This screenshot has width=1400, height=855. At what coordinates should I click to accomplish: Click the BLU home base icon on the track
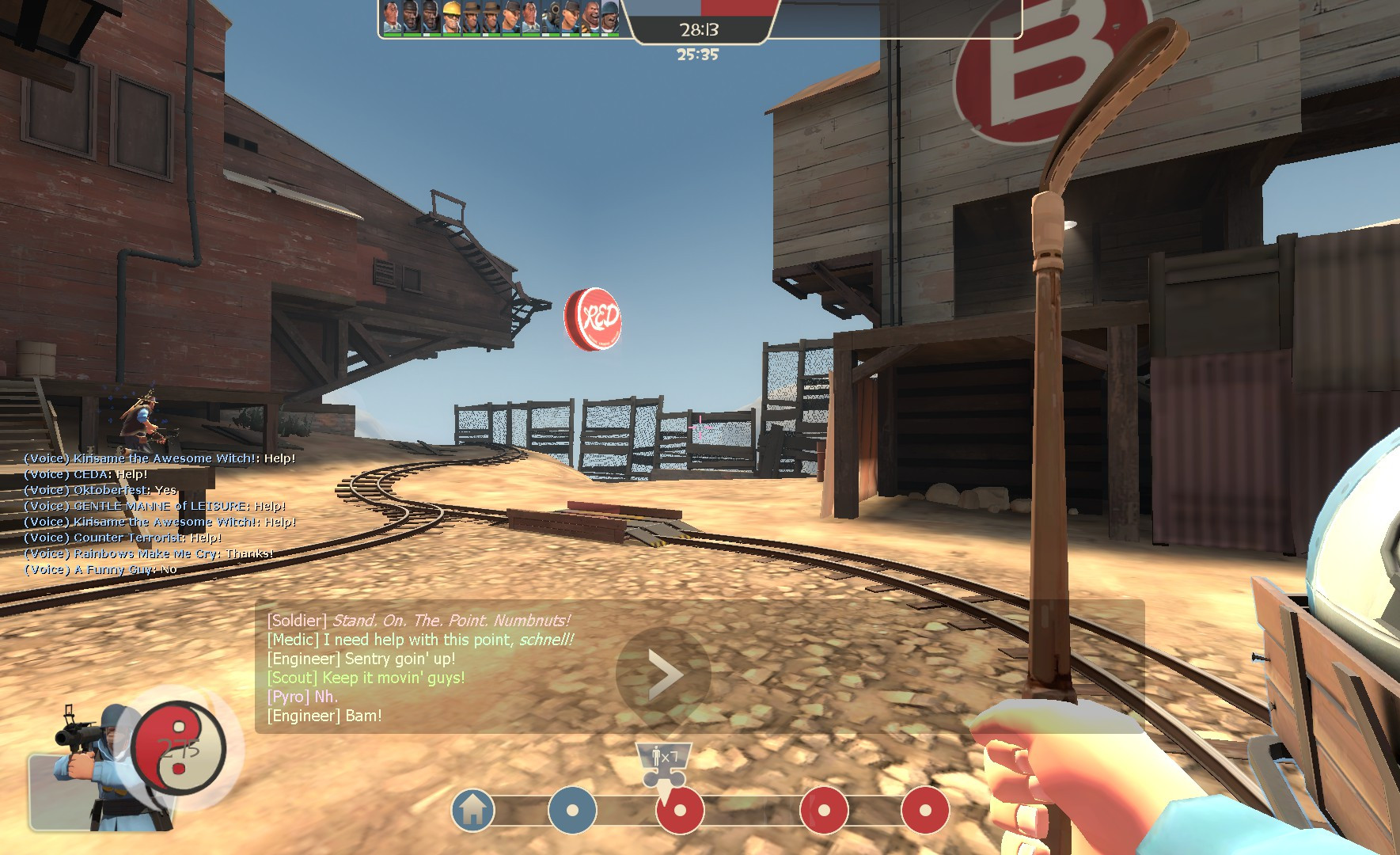tap(473, 810)
